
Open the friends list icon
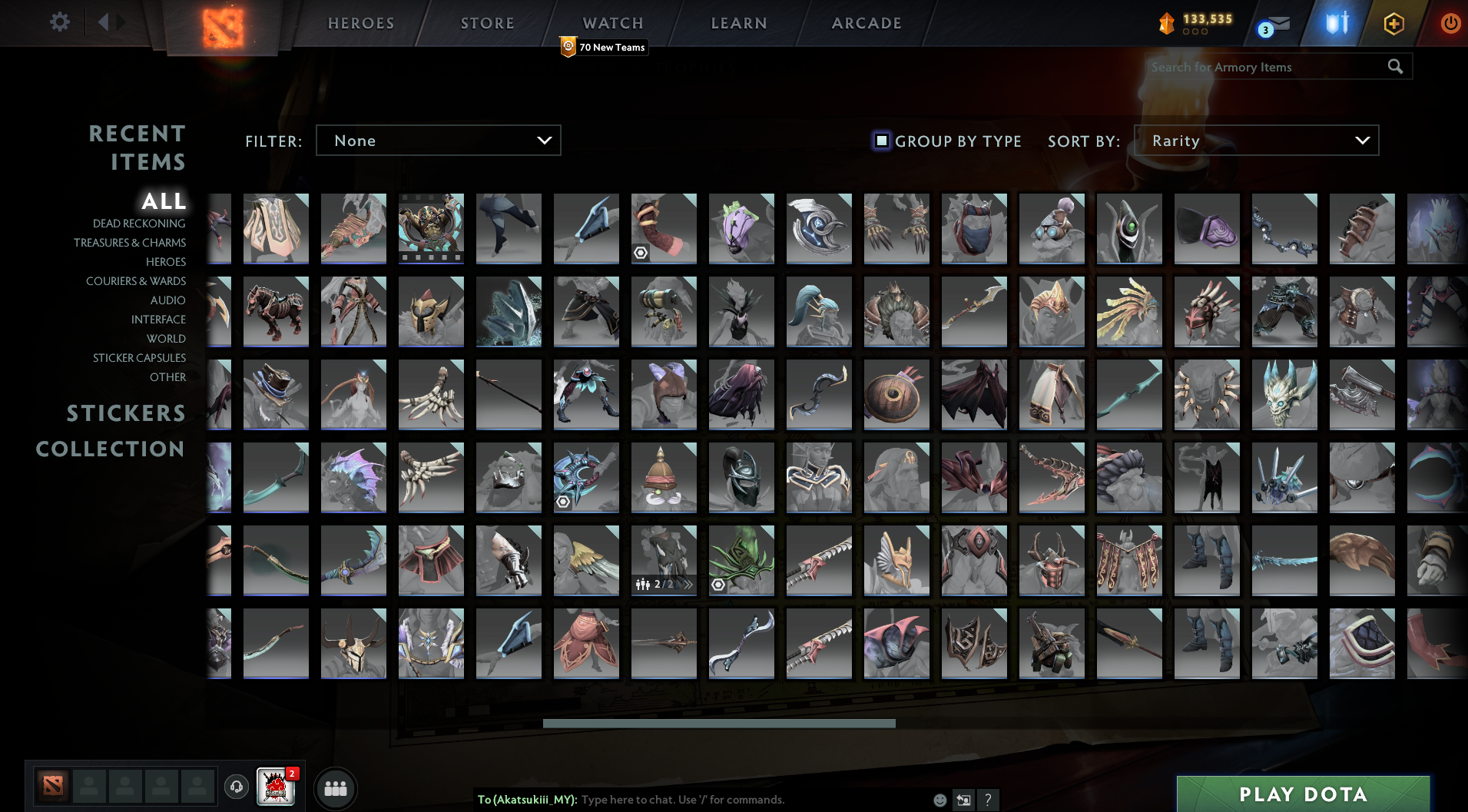point(336,787)
